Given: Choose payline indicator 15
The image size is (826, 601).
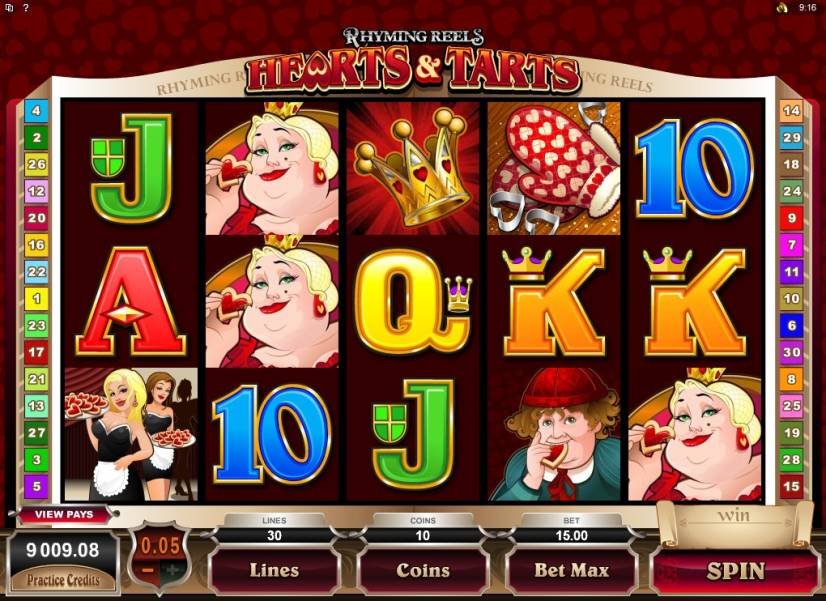Looking at the screenshot, I should pyautogui.click(x=791, y=487).
